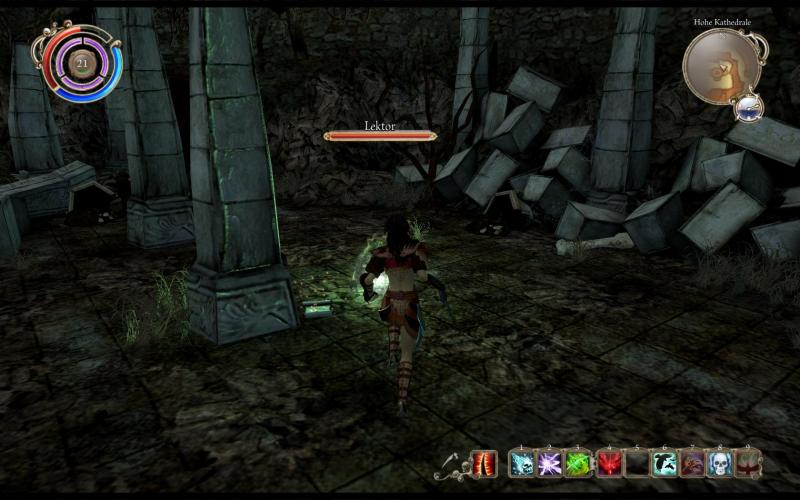Activate the black raven ability
This screenshot has height=500, width=800.
[663, 463]
